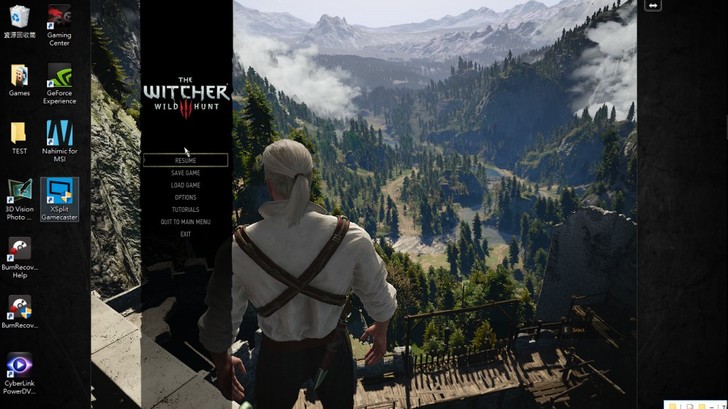728x409 pixels.
Task: Choose Quit to Main Menu
Action: pyautogui.click(x=185, y=222)
